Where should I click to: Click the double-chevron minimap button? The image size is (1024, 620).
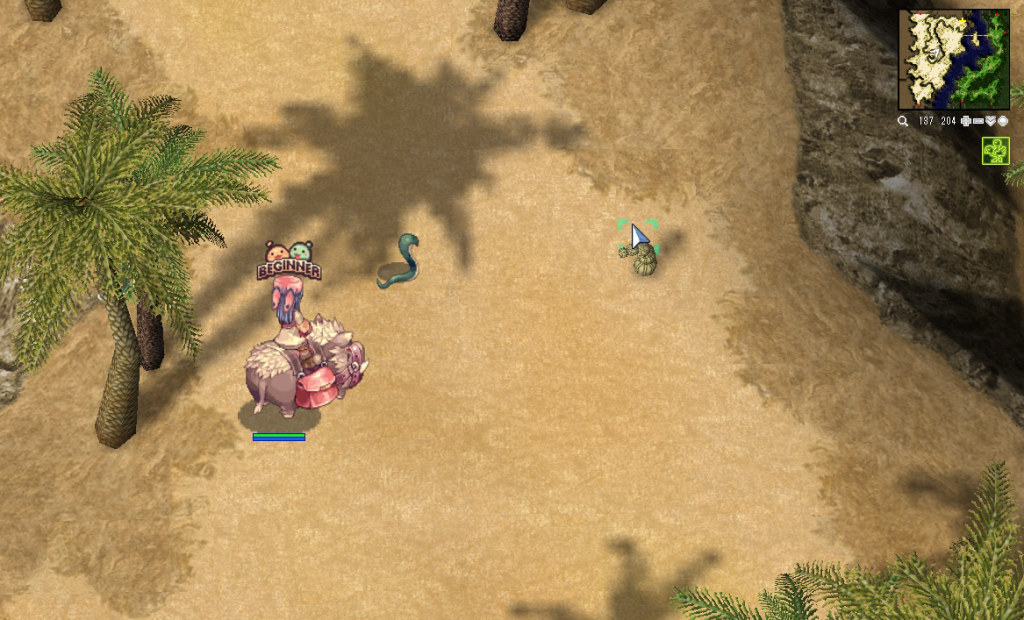pyautogui.click(x=990, y=121)
